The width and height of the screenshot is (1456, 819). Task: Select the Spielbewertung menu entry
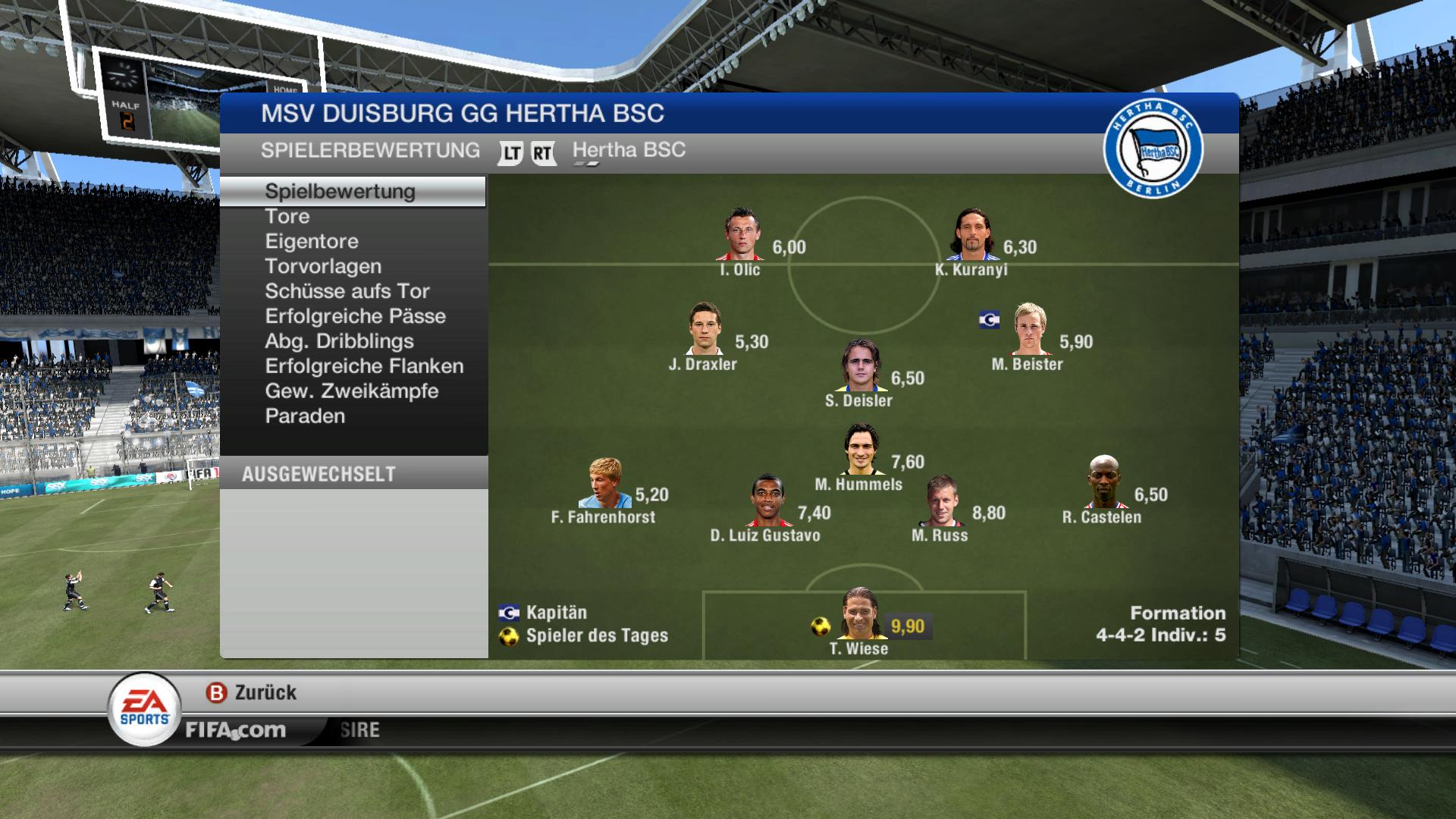[x=340, y=191]
